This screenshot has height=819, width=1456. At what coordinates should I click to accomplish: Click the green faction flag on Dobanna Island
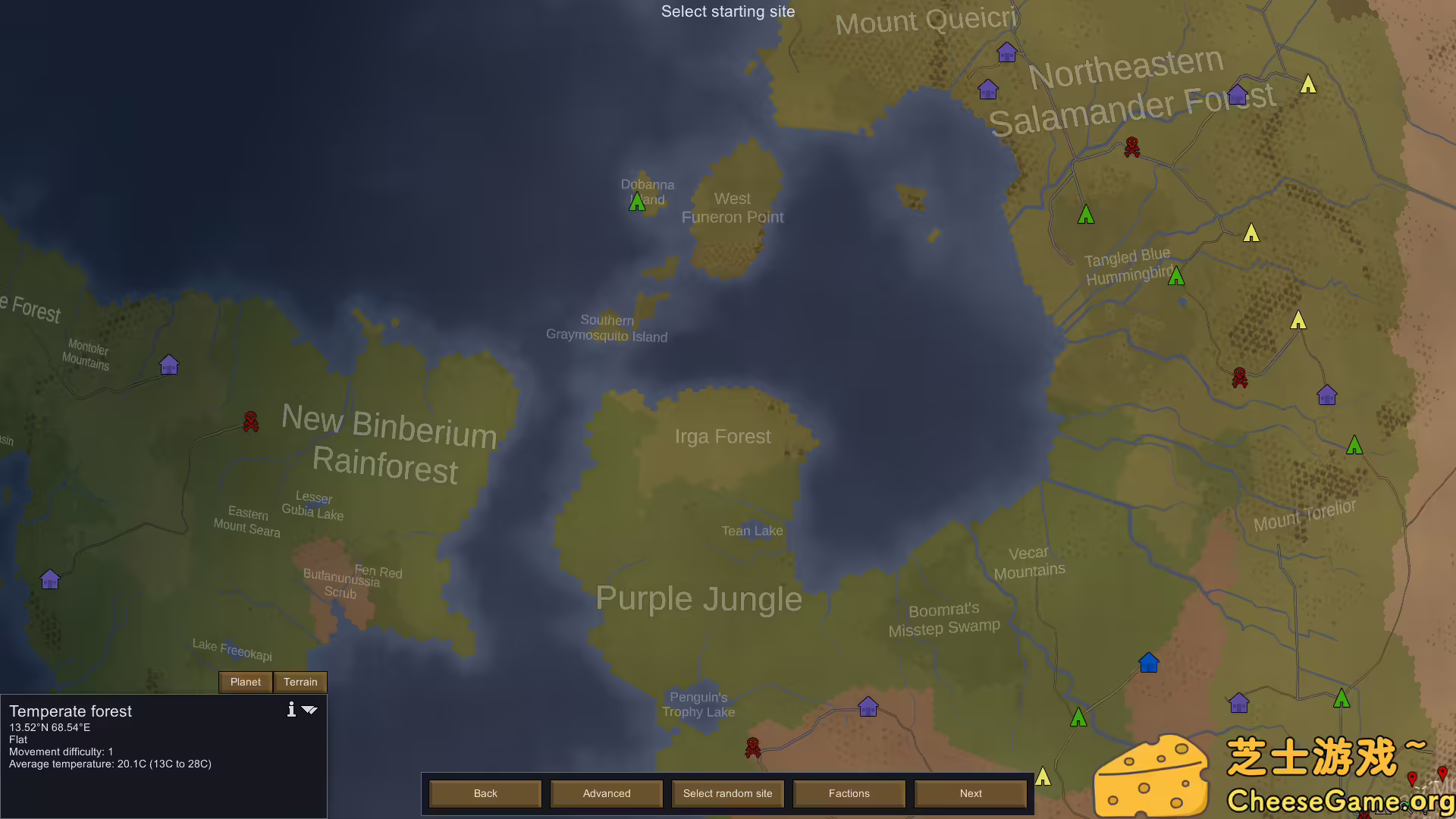click(x=637, y=200)
